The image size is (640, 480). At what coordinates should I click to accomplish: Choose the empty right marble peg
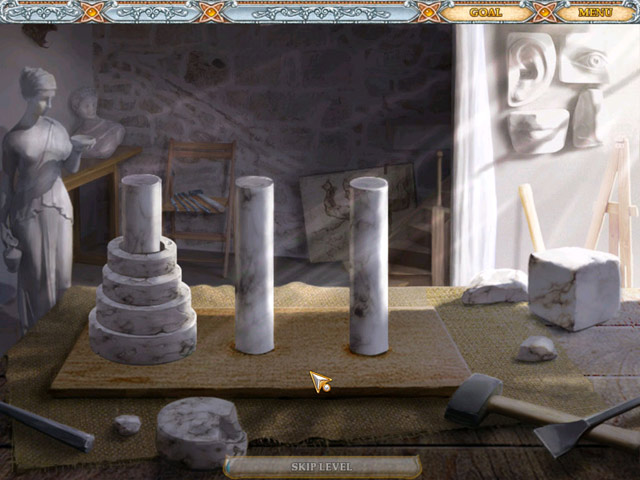pos(368,265)
